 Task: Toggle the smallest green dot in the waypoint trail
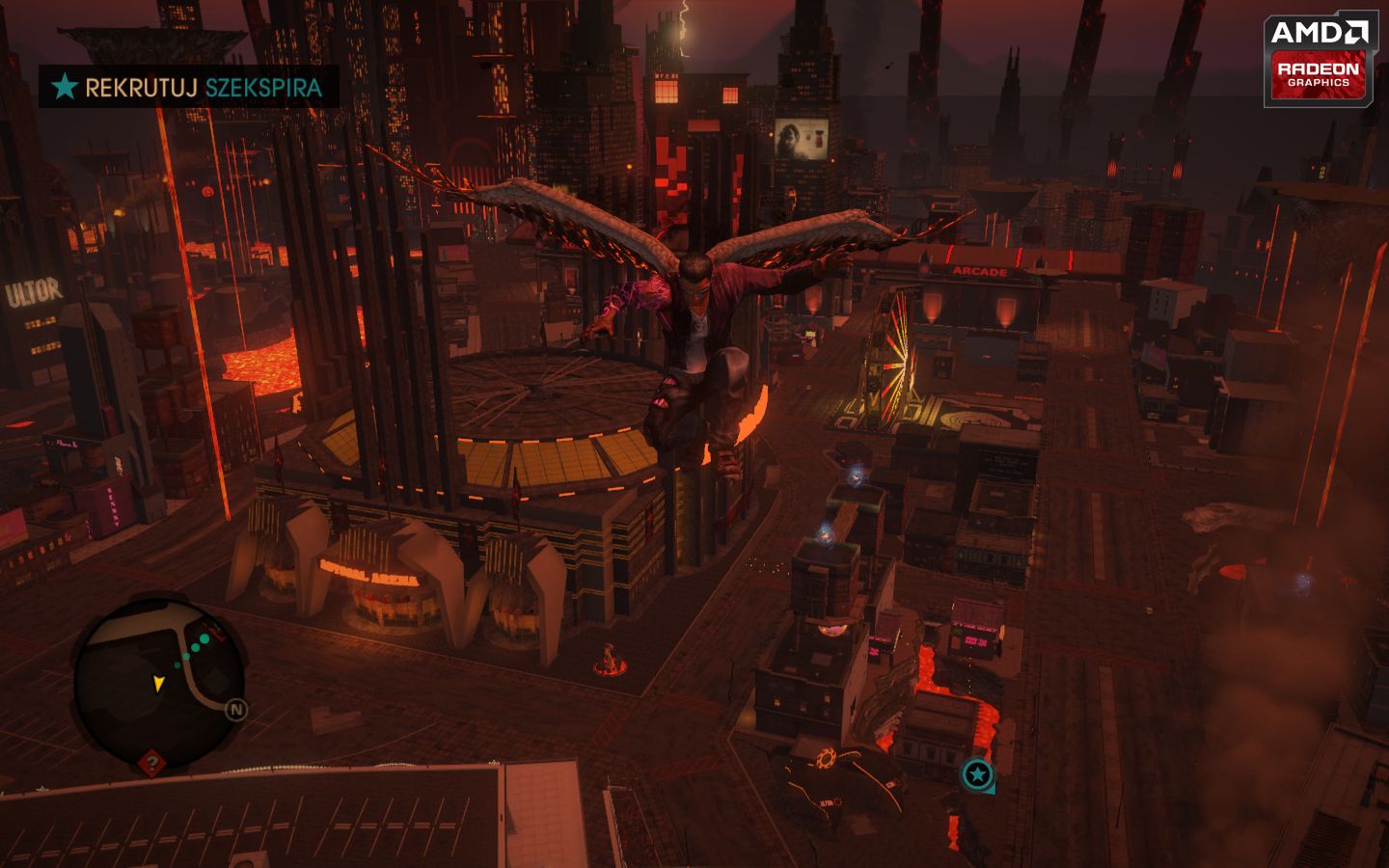(177, 665)
